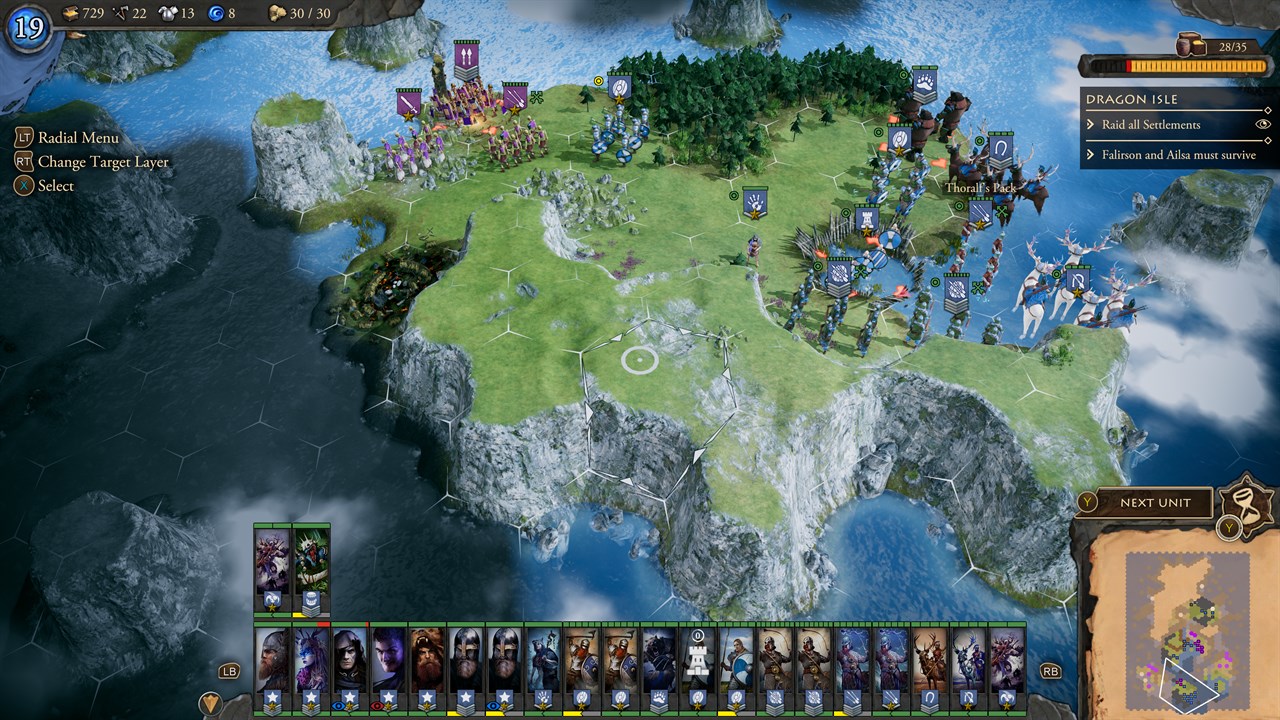Choose the blond spearman with blue shield card
The height and width of the screenshot is (720, 1280).
point(737,660)
